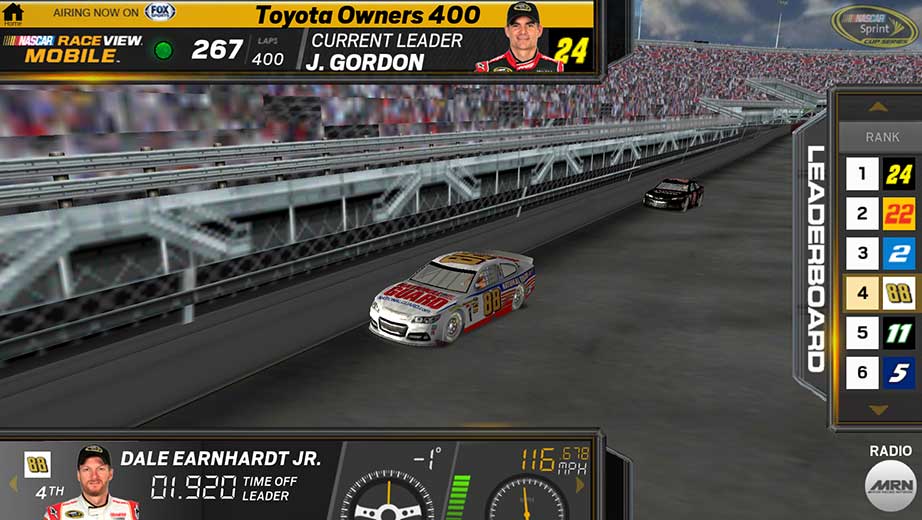922x520 pixels.
Task: Tap the Dale Earnhardt Jr. driver portrait
Action: tap(93, 483)
